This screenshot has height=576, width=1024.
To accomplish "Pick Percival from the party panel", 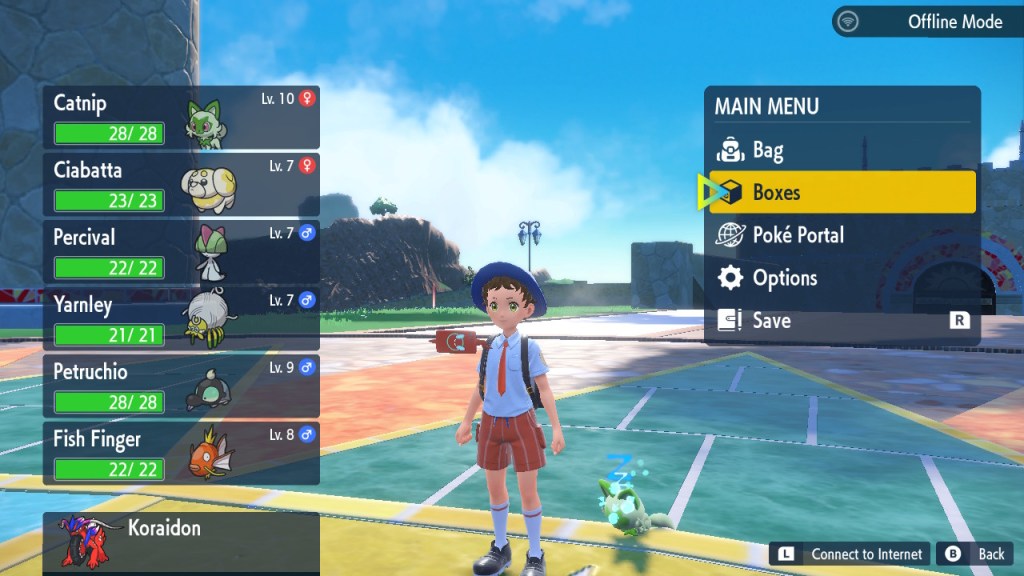I will tap(181, 252).
